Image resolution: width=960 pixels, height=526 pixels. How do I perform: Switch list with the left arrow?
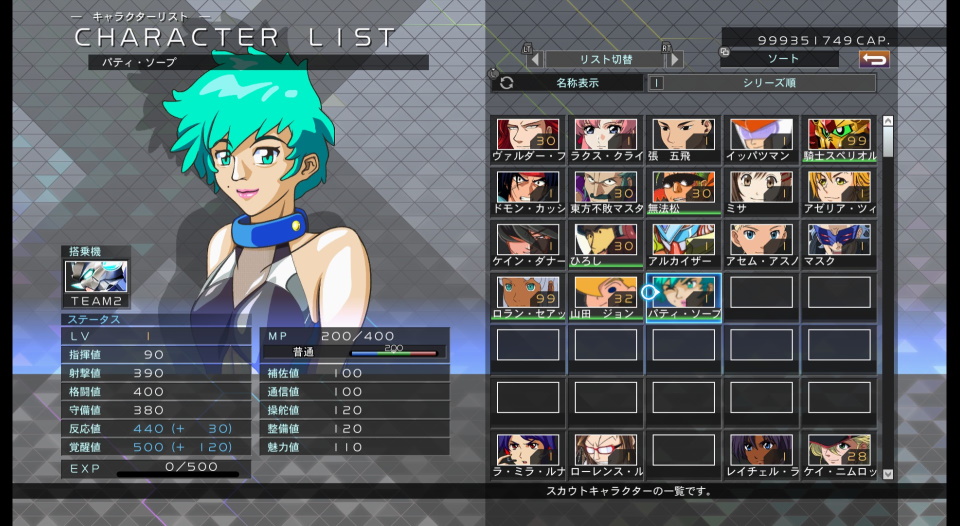(535, 60)
